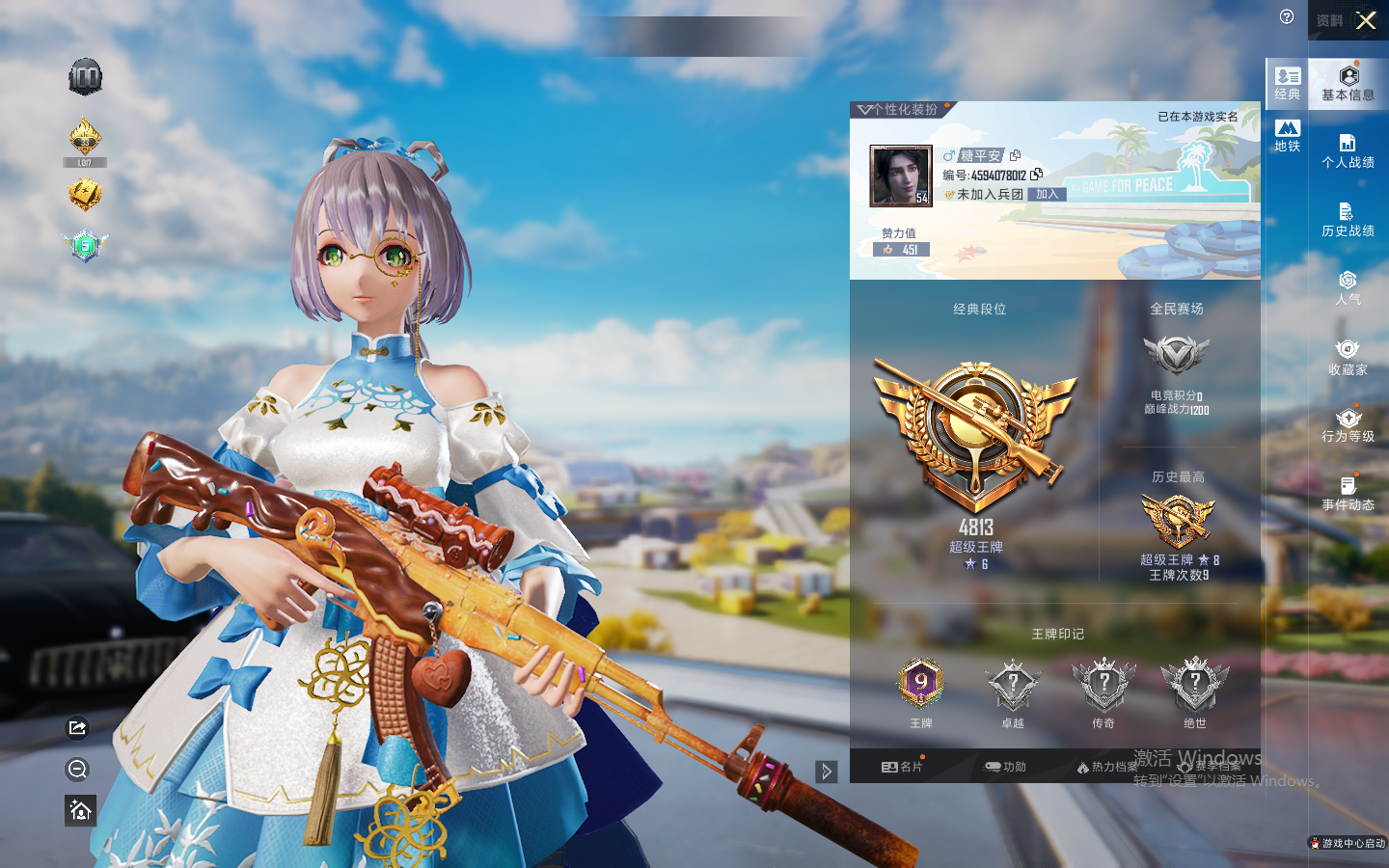The image size is (1389, 868).
Task: Click the 加入 button to join a corps
Action: (1048, 194)
